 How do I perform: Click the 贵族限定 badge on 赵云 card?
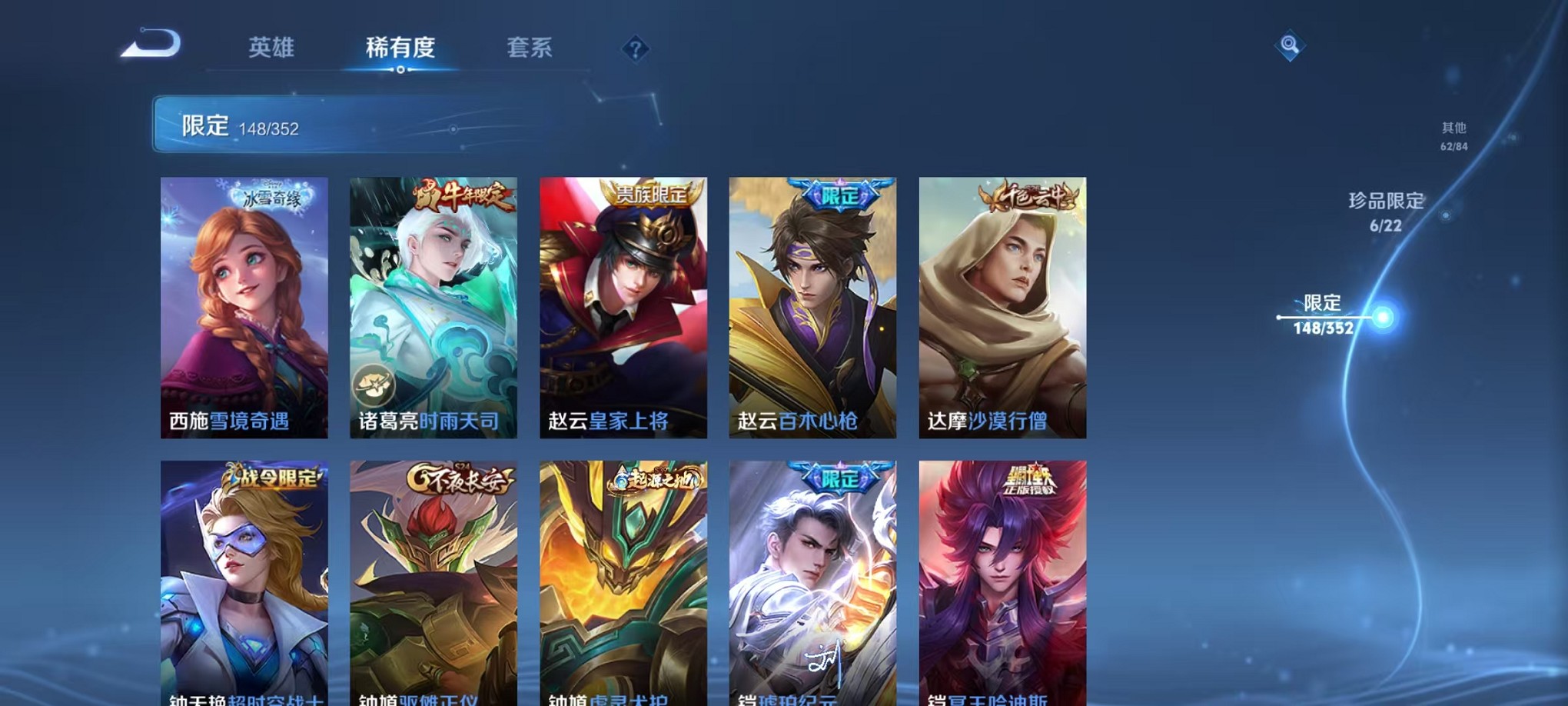651,192
